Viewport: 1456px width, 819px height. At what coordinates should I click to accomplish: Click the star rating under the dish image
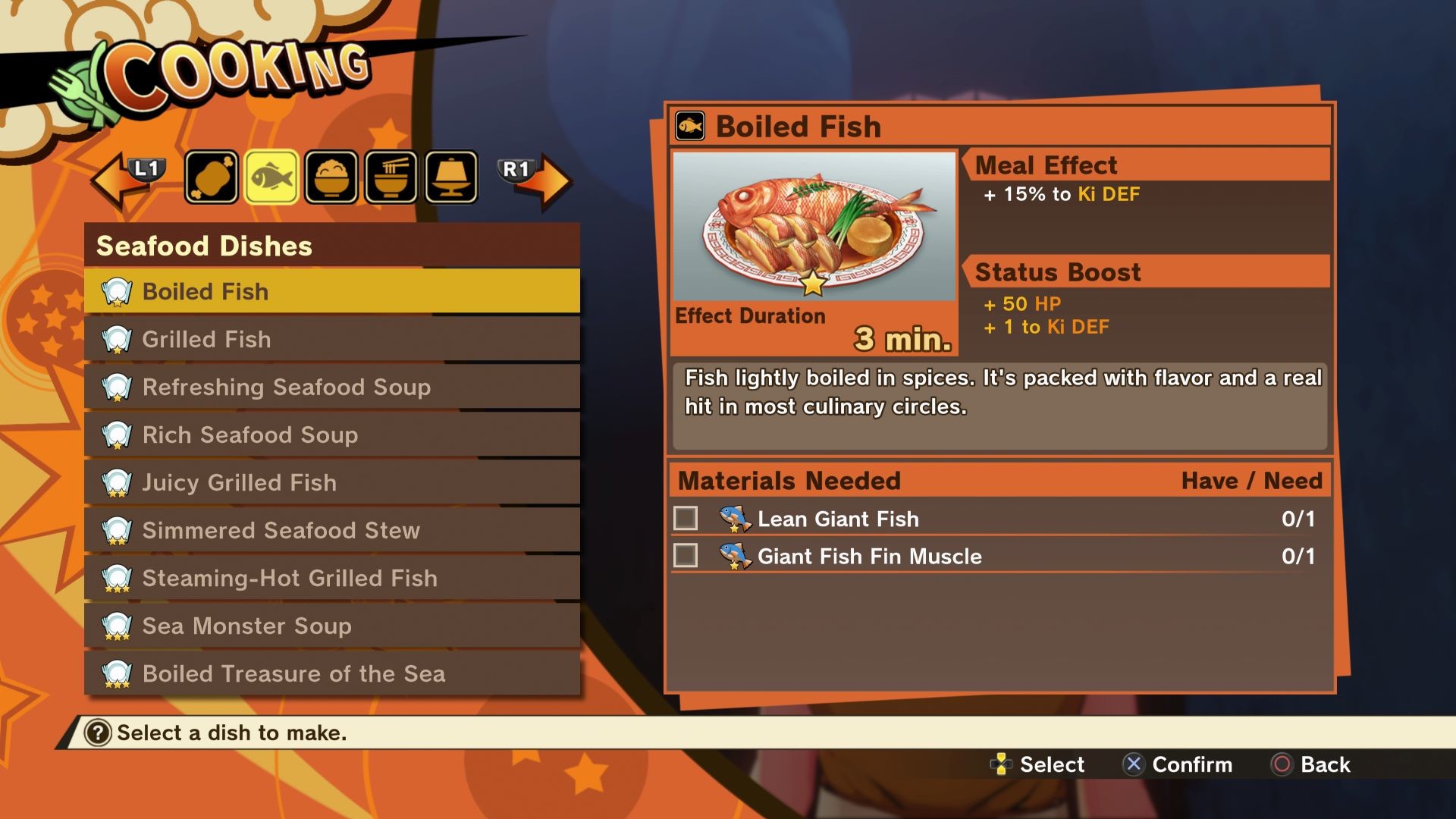[814, 284]
